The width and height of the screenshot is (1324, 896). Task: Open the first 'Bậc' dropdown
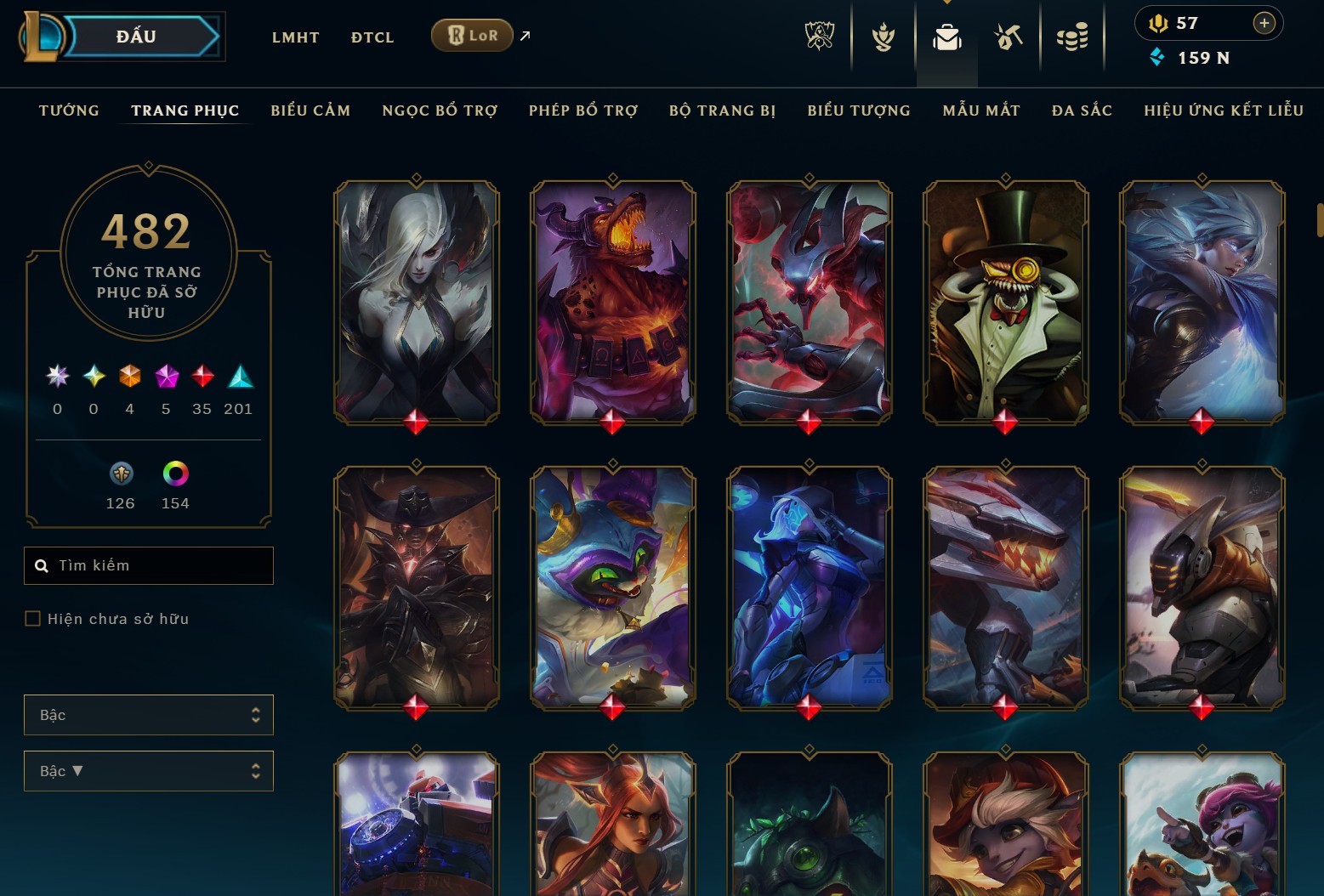pos(149,715)
